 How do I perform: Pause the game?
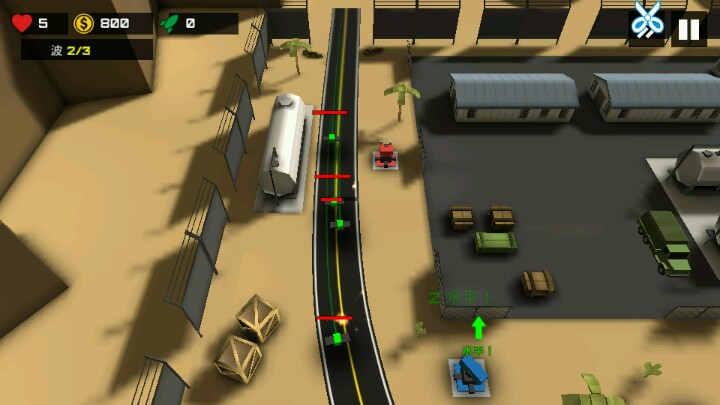tap(689, 29)
